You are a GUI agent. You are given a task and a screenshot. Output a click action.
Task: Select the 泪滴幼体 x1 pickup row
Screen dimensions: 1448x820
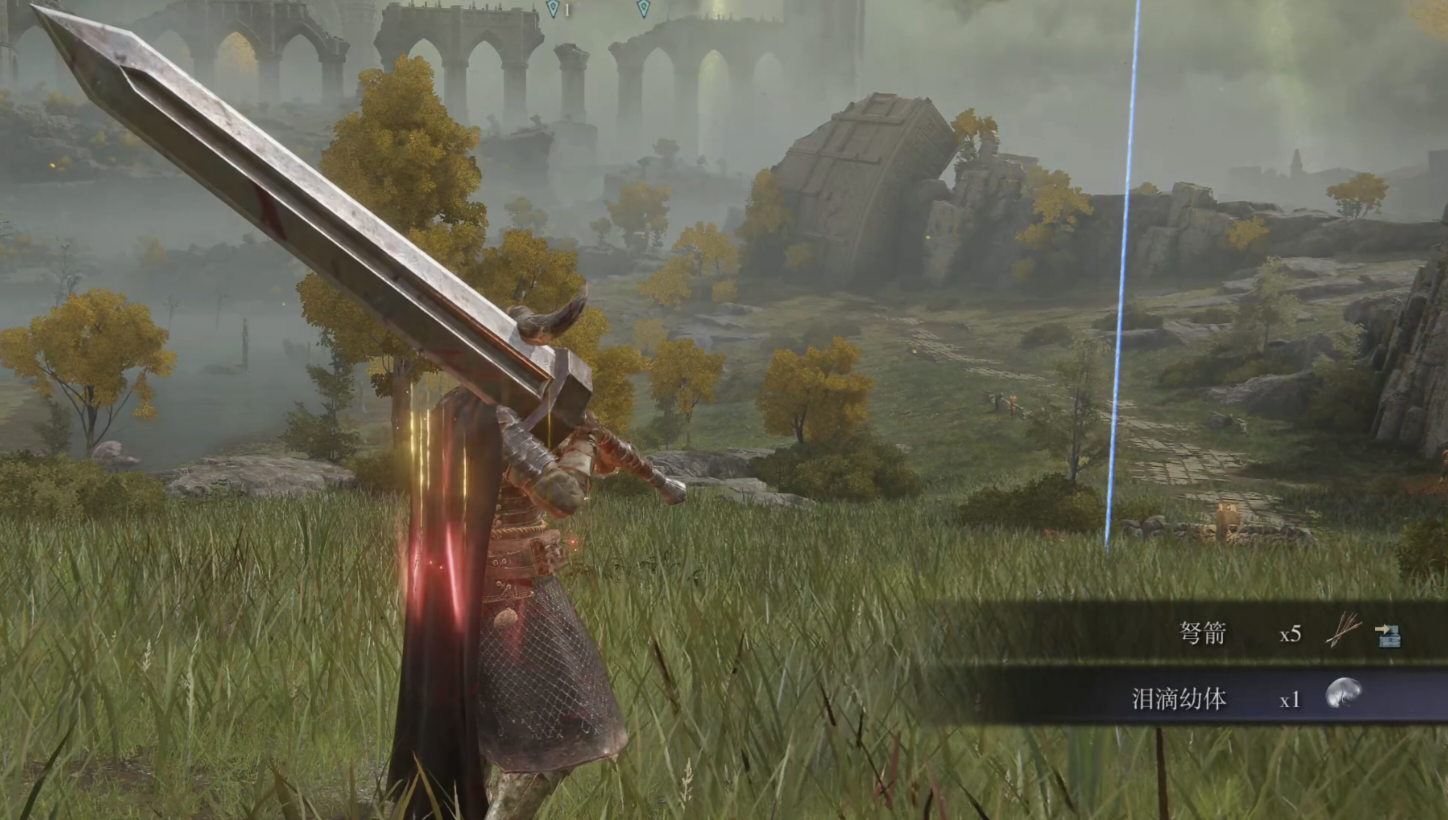coord(1200,698)
